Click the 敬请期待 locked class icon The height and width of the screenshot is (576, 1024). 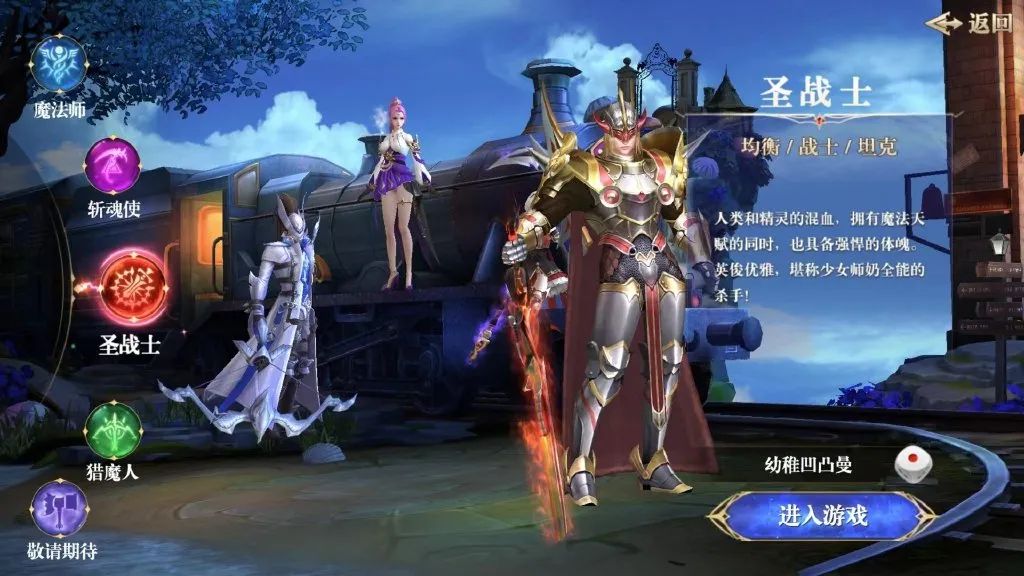click(x=60, y=508)
